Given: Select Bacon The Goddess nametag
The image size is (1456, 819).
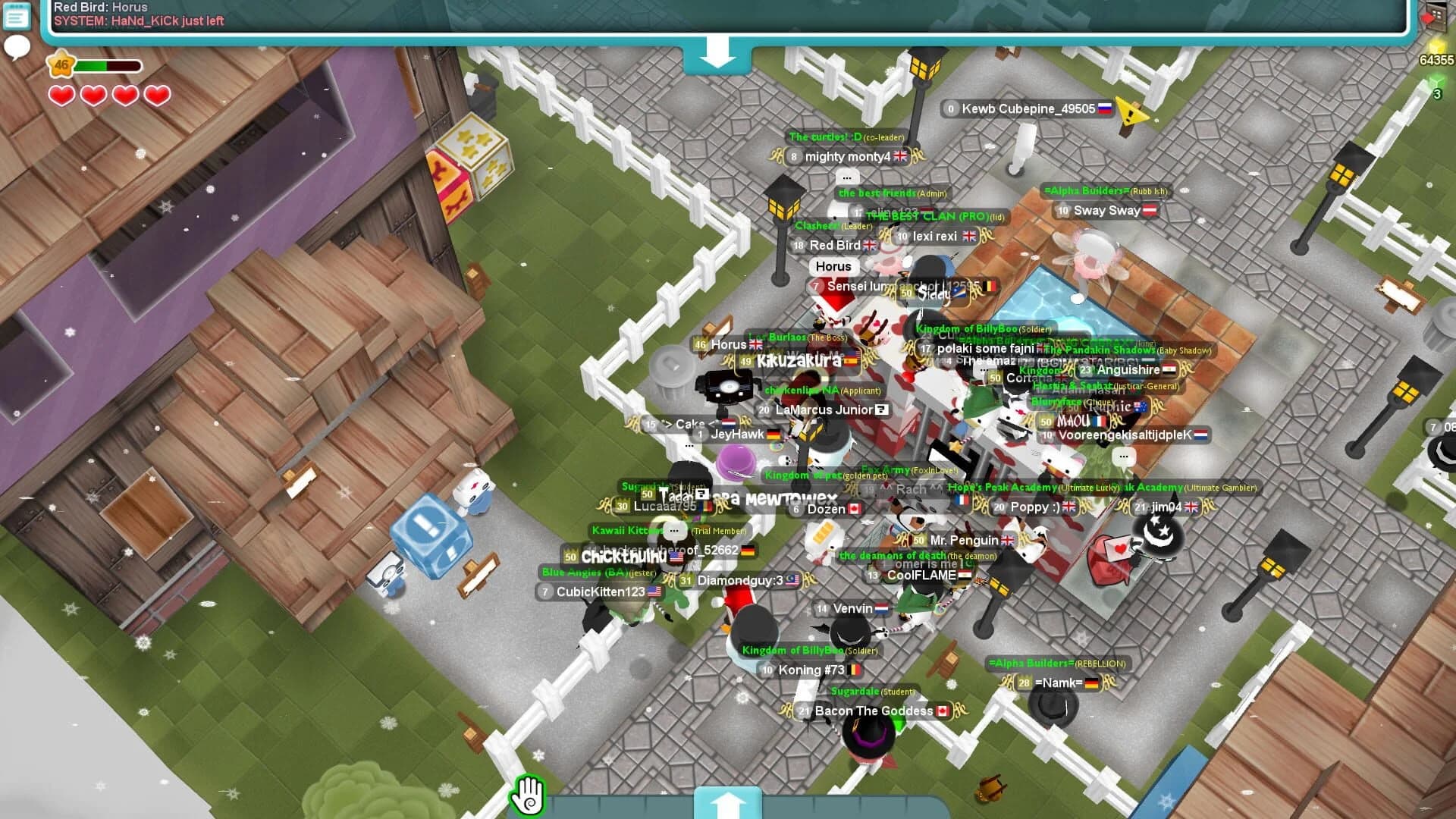Looking at the screenshot, I should coord(873,711).
